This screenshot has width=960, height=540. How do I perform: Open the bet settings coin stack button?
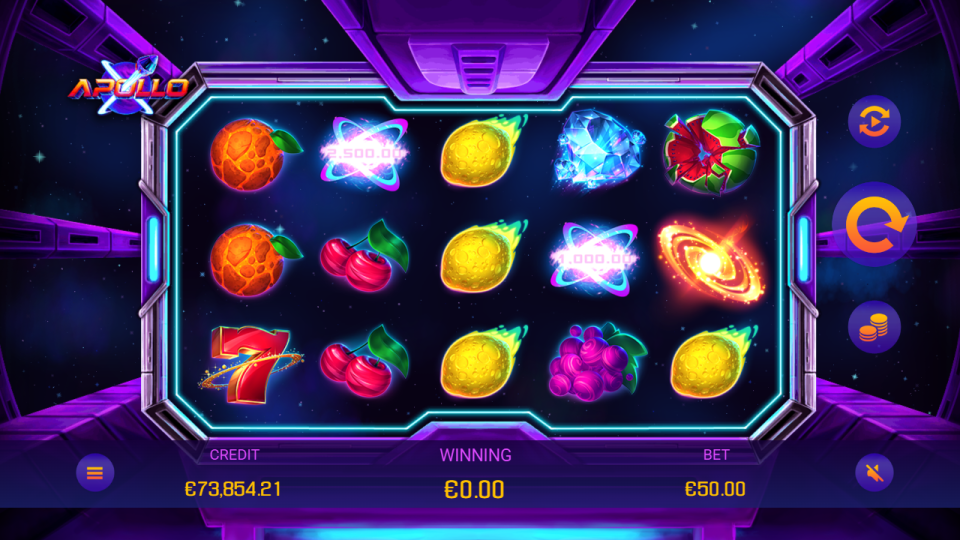(x=874, y=327)
